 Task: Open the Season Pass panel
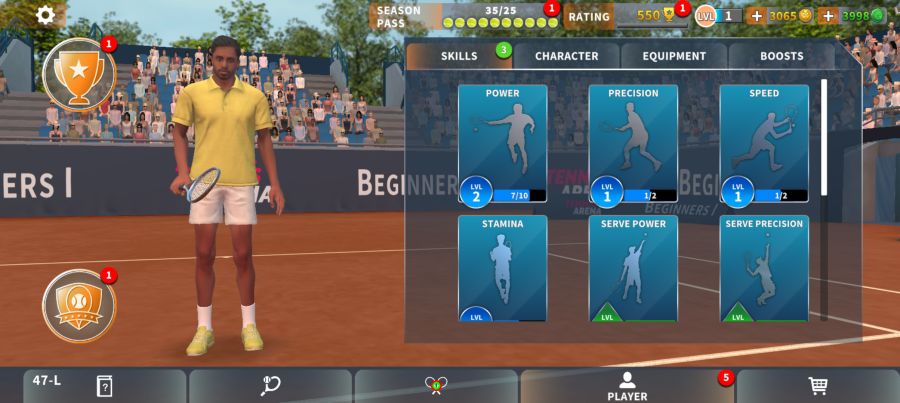tap(463, 16)
